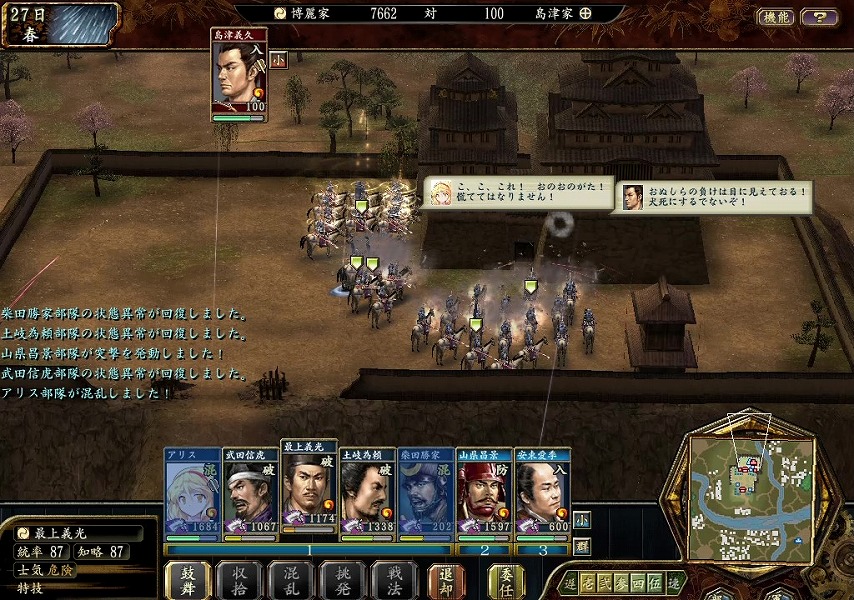Open the 戦法 tactics command
The width and height of the screenshot is (854, 600).
pyautogui.click(x=395, y=580)
